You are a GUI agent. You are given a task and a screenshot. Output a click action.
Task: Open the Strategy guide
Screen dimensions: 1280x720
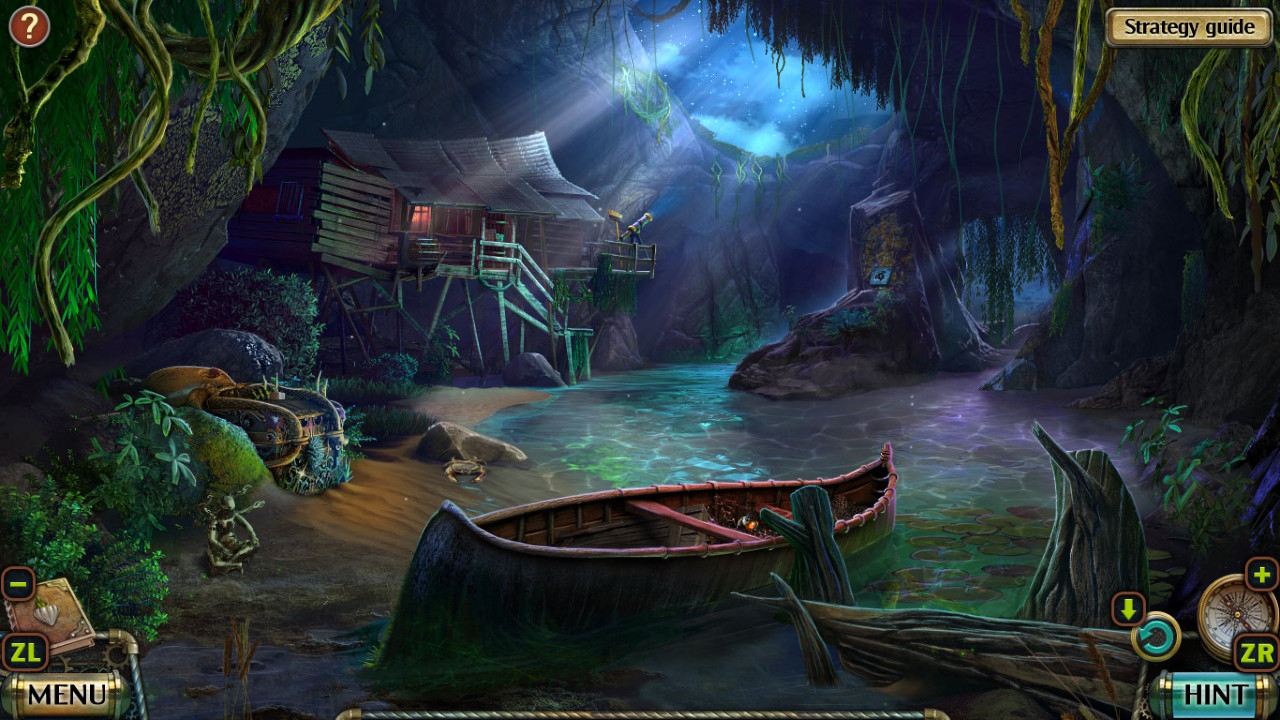click(x=1186, y=27)
